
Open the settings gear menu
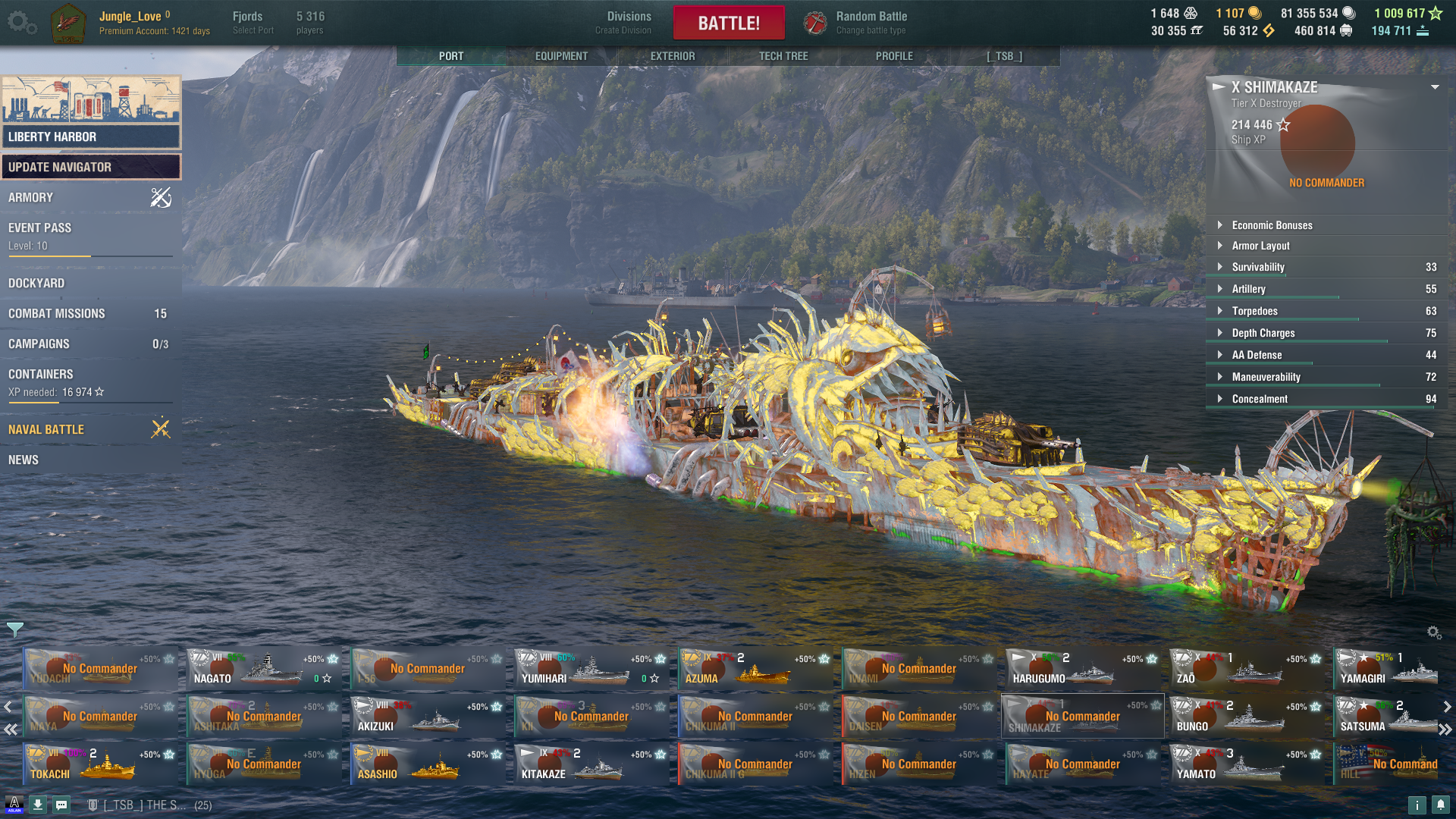(x=21, y=23)
